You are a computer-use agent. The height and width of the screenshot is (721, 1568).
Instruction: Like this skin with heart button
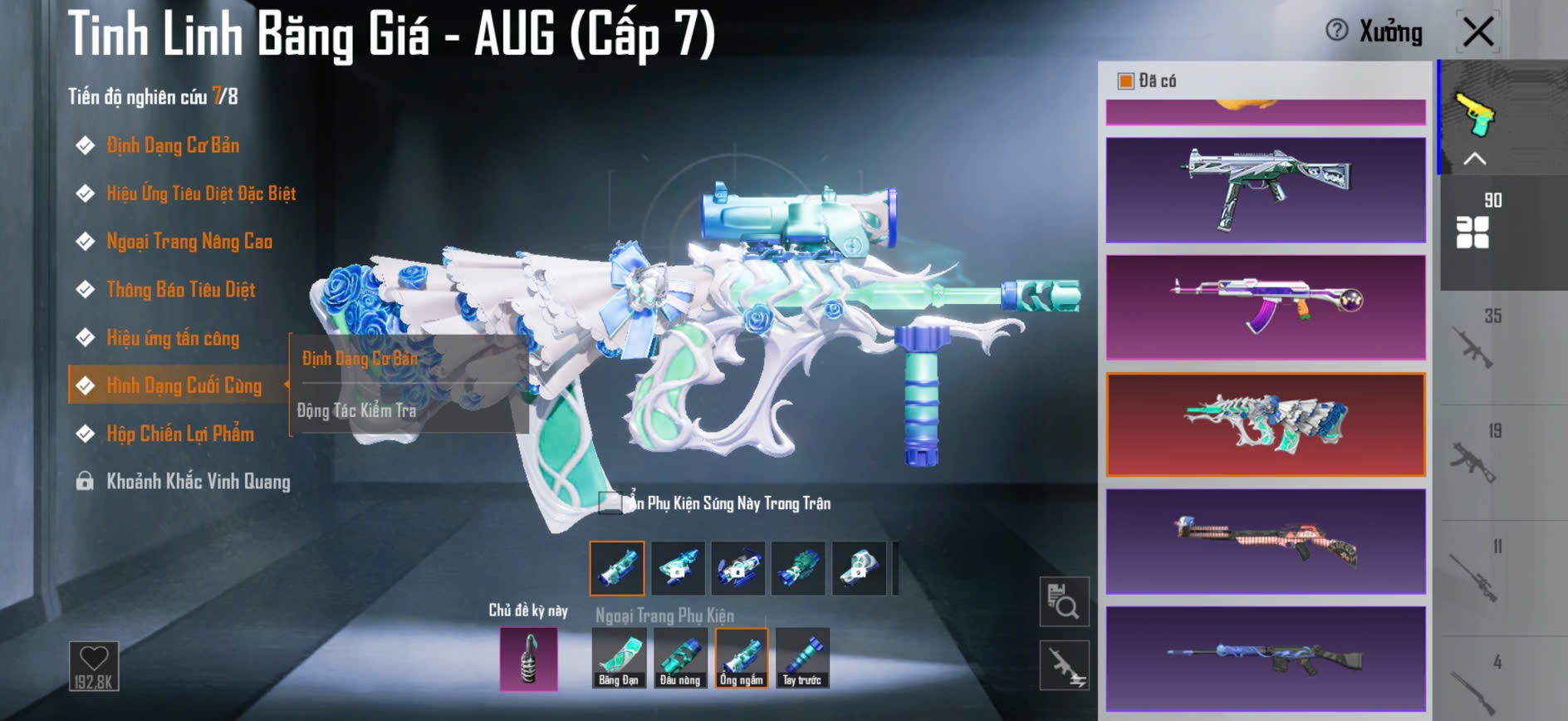(94, 665)
